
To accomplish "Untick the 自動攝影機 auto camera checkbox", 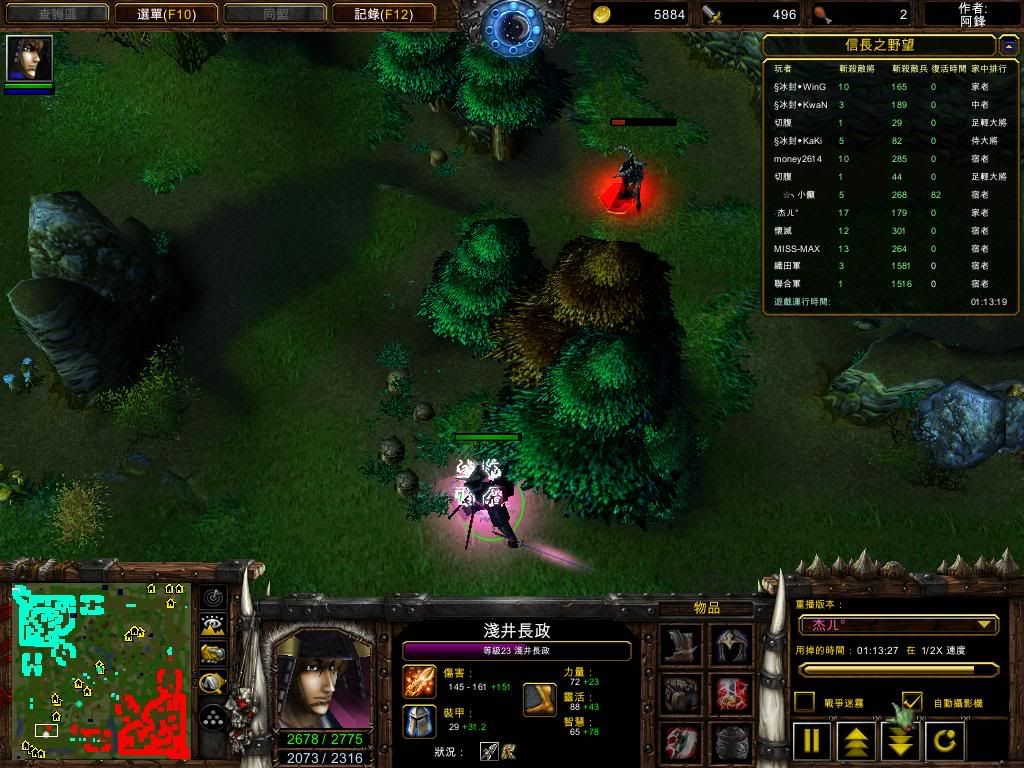I will (912, 702).
